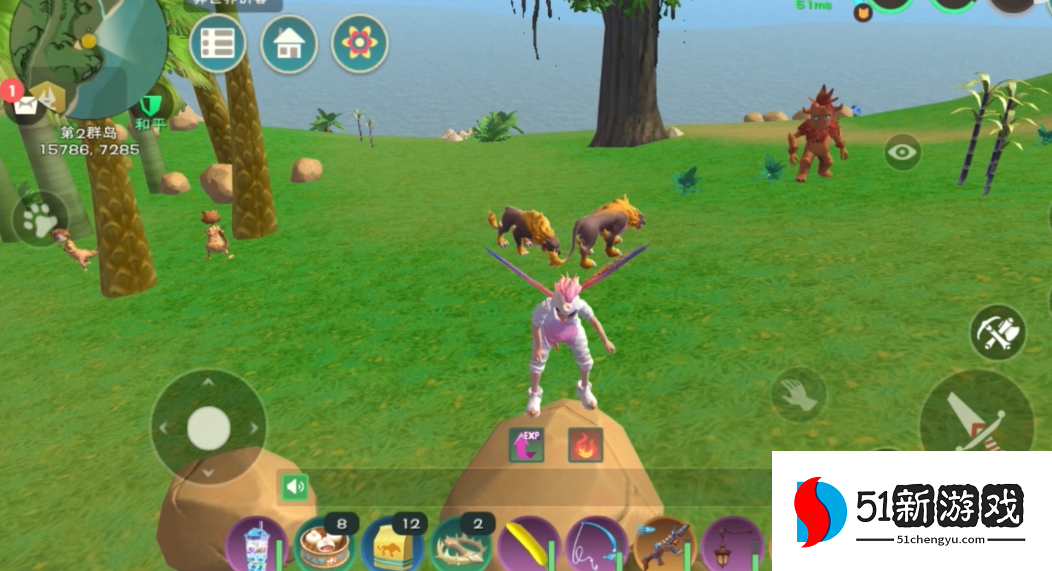Select the steamed buns basket slot
The width and height of the screenshot is (1052, 571).
(323, 546)
